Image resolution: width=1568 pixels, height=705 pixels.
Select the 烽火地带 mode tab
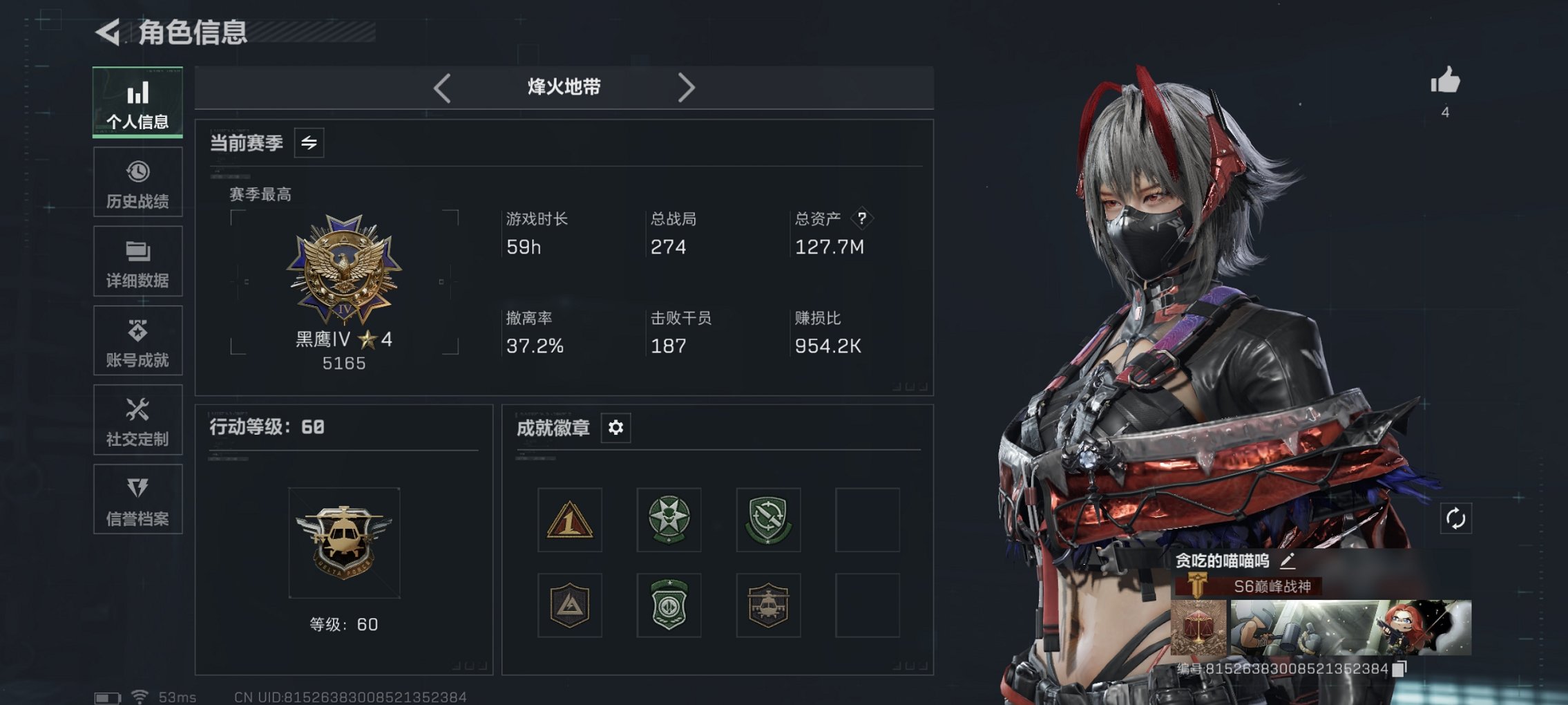(563, 87)
